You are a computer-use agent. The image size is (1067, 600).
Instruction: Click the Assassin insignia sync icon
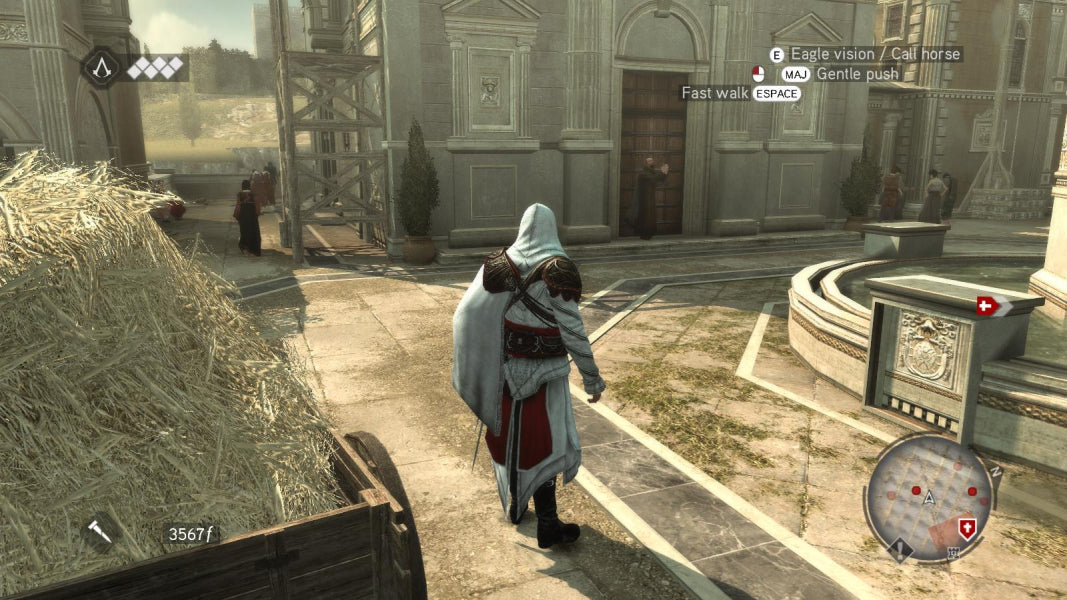coord(101,67)
